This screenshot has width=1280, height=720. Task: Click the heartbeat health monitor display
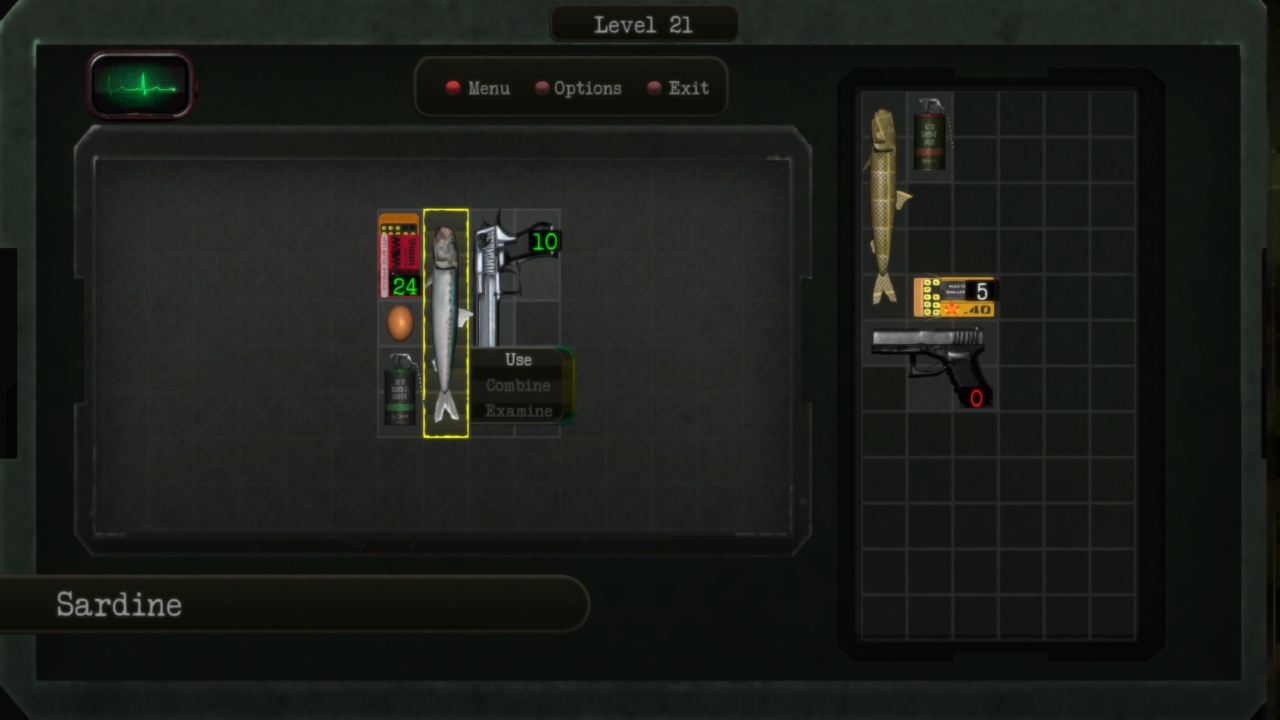tap(140, 85)
